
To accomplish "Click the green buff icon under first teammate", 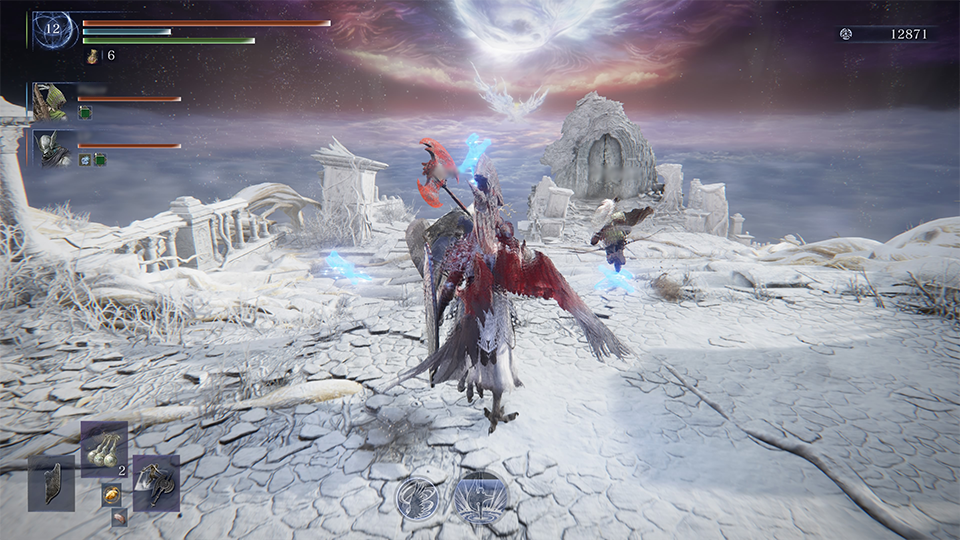I will pyautogui.click(x=84, y=113).
